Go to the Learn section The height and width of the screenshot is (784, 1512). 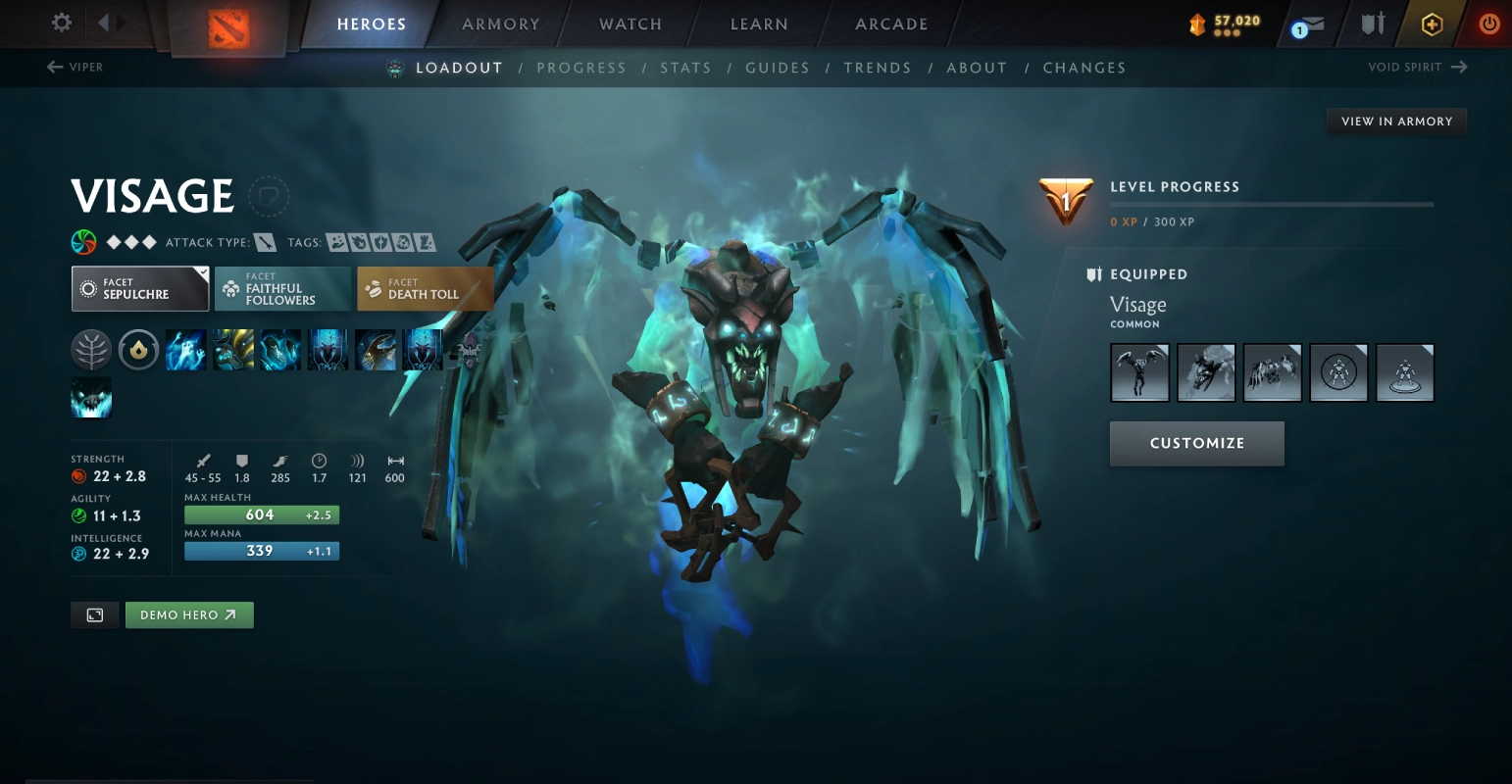(759, 24)
